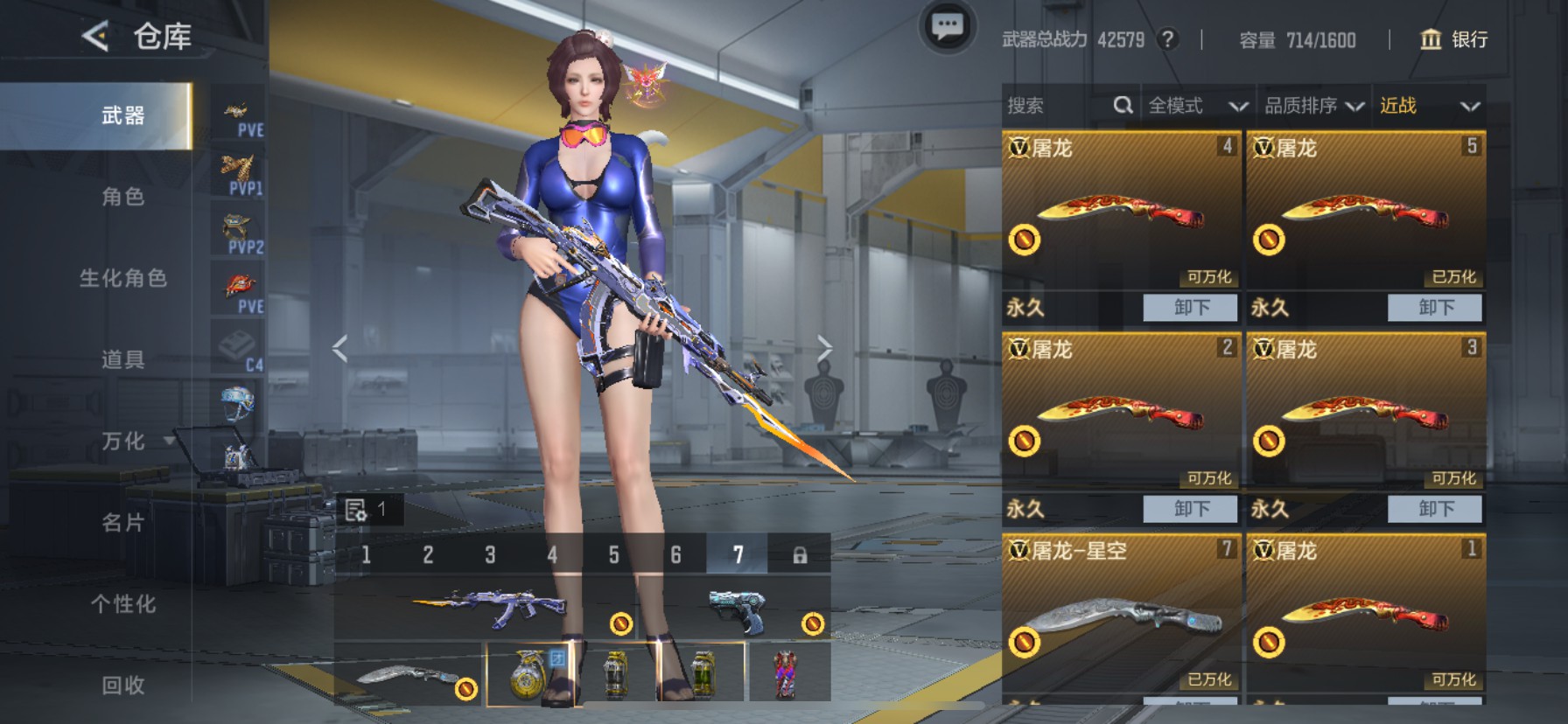
Task: Open the chat bubble icon
Action: tap(947, 27)
